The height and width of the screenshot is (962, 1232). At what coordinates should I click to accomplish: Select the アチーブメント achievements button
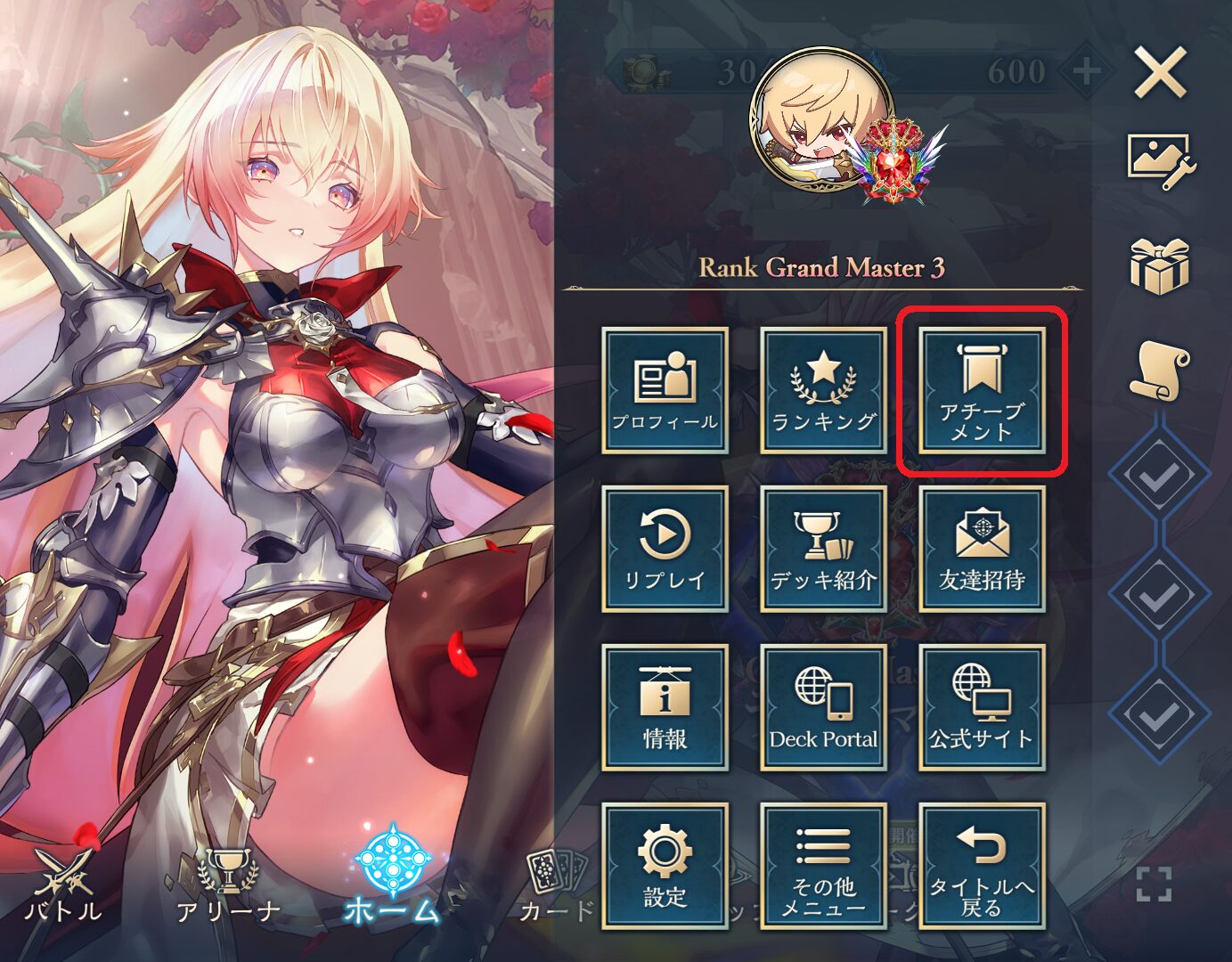(x=982, y=390)
